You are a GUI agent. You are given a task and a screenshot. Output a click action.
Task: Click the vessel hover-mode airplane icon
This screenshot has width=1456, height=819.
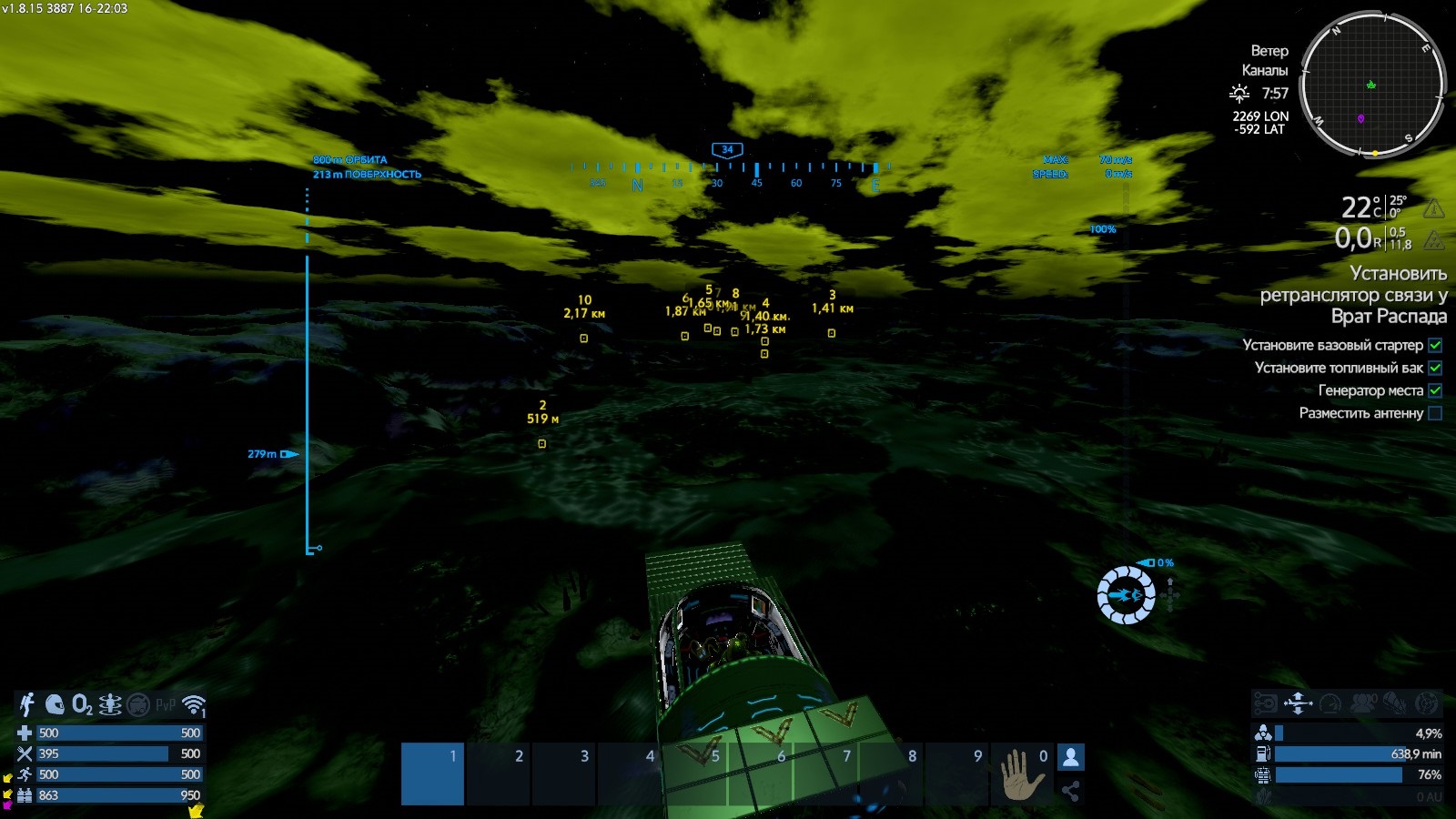click(x=1298, y=703)
